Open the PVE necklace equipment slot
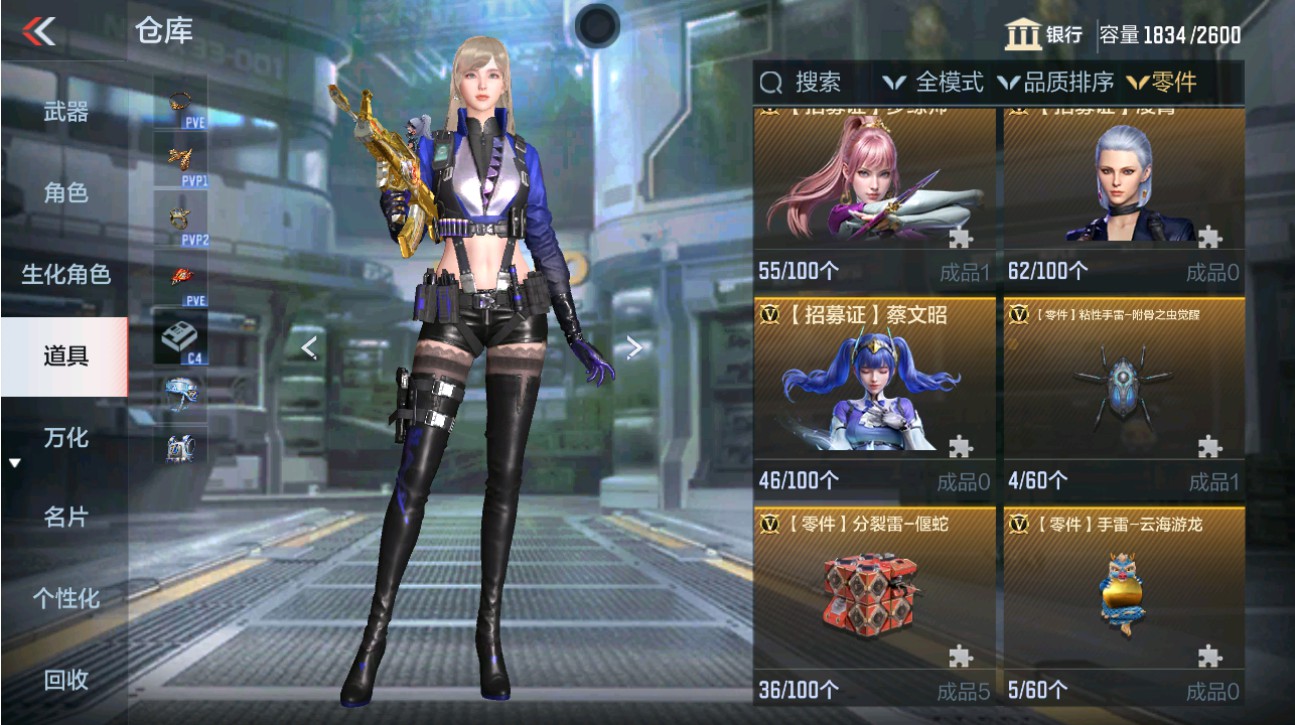This screenshot has height=725, width=1295. tap(178, 103)
